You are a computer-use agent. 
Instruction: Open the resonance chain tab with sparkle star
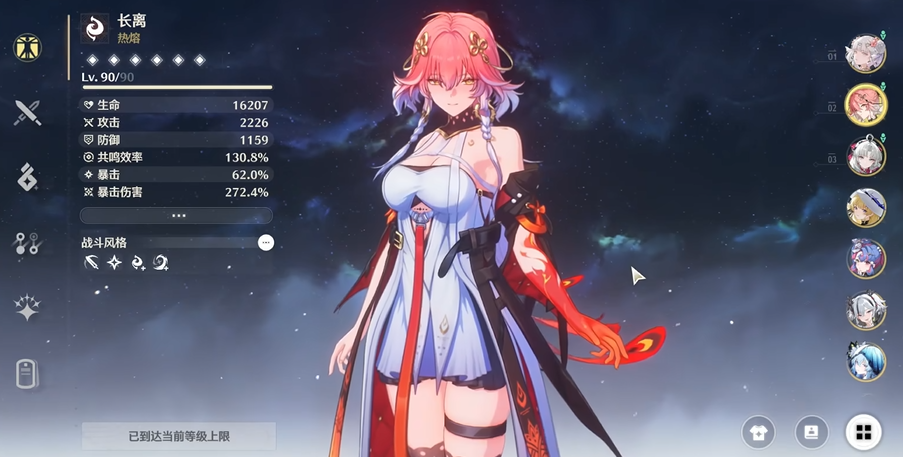[x=27, y=308]
